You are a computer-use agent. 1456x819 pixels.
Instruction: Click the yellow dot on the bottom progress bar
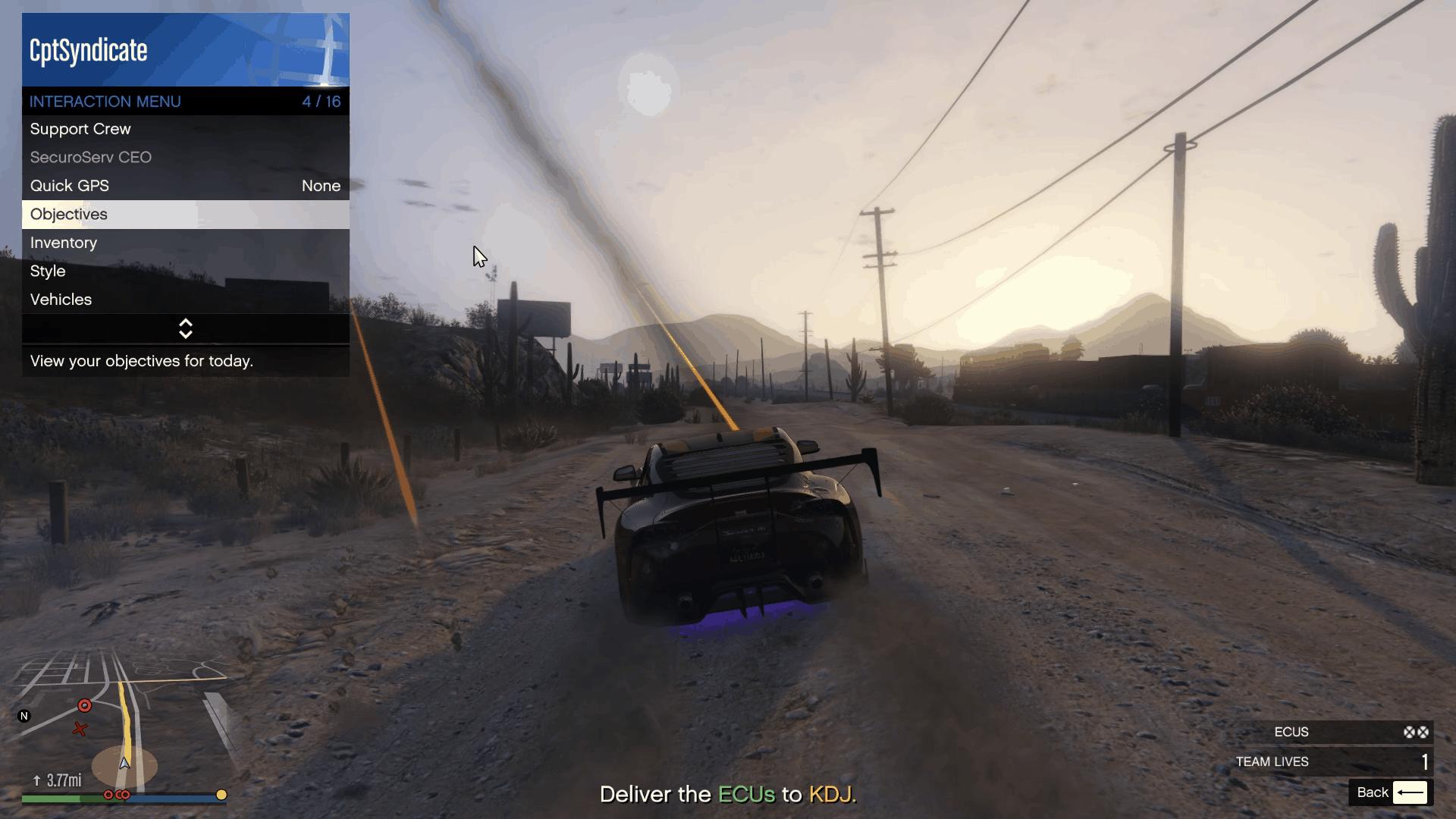(221, 795)
